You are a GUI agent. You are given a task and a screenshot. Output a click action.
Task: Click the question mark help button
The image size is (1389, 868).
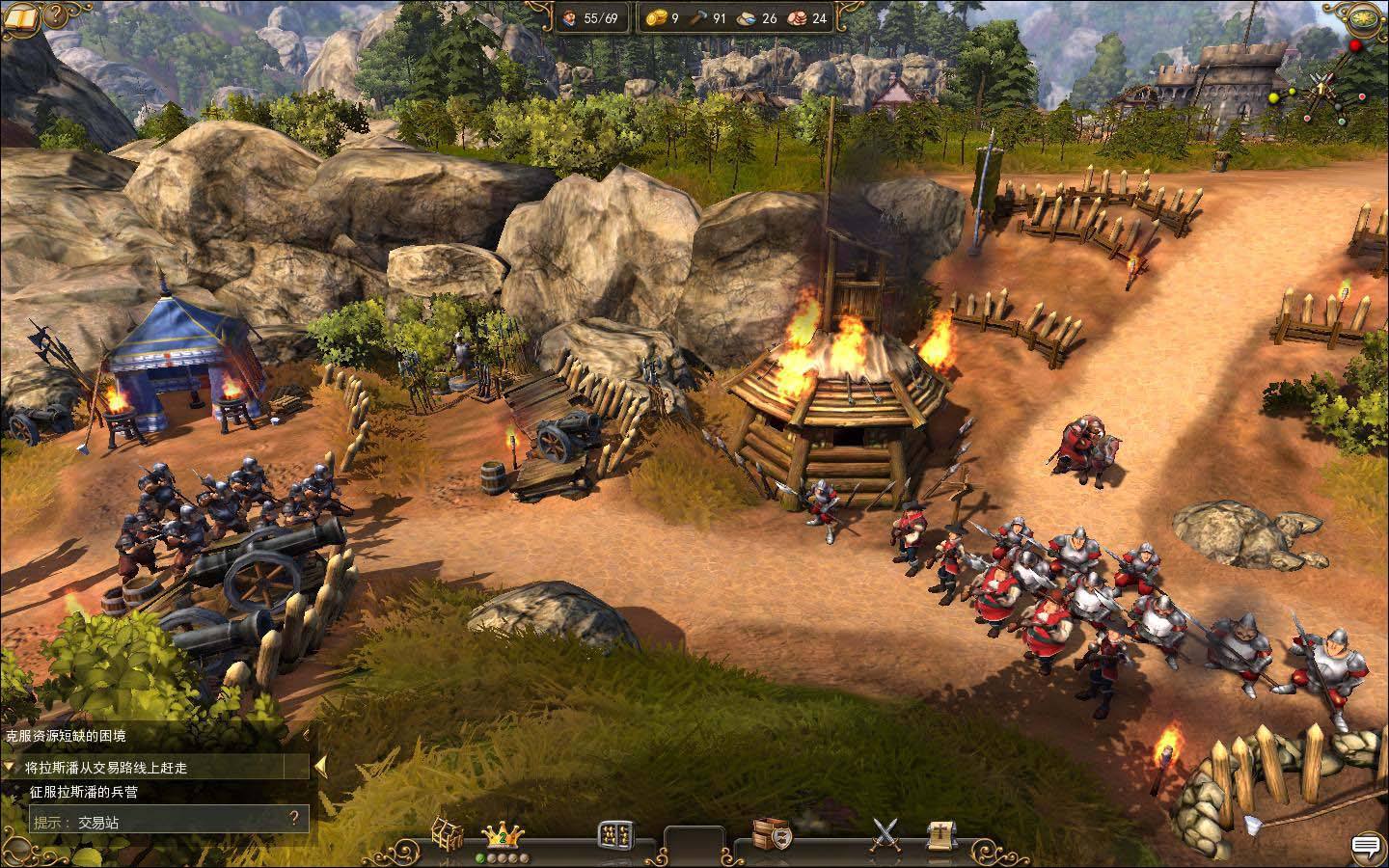[57, 14]
